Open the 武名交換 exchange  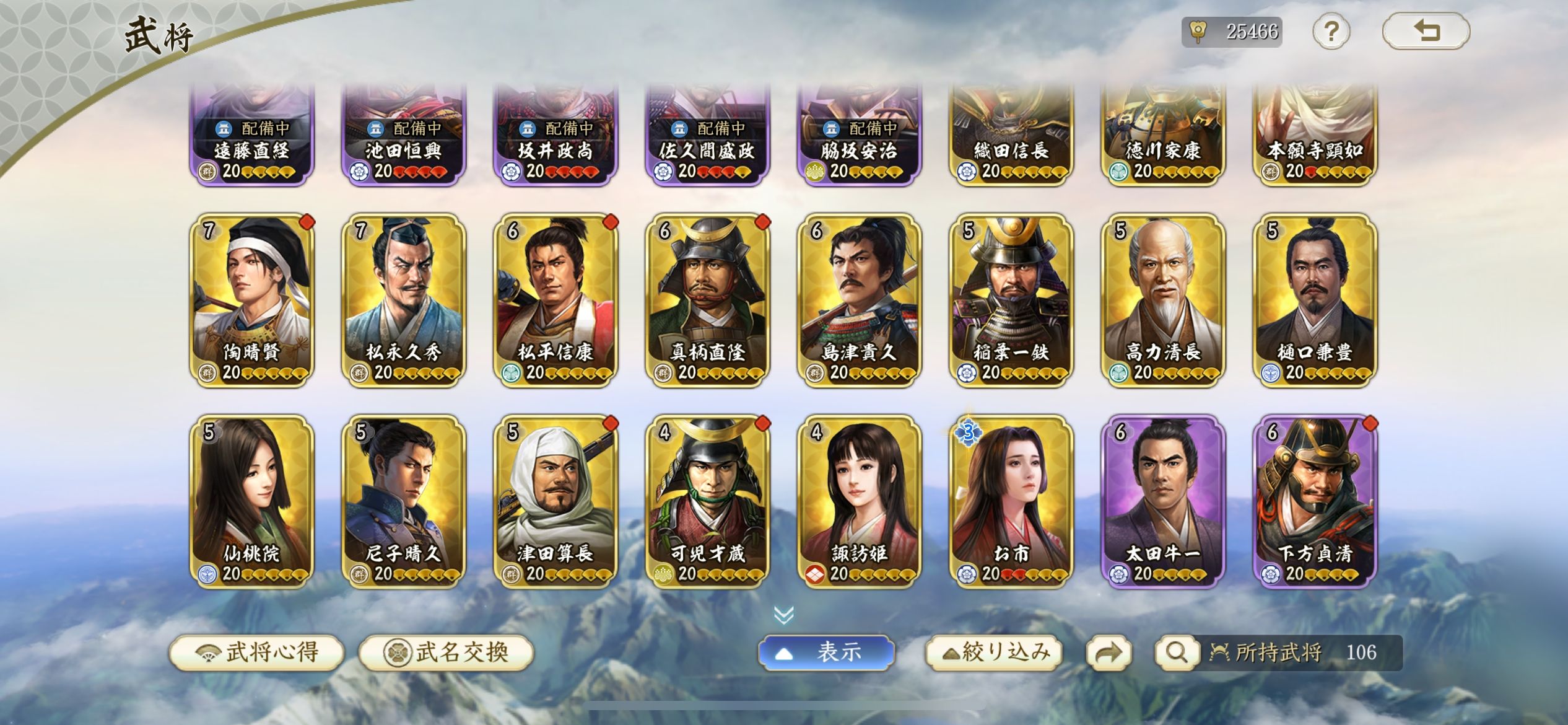(446, 652)
